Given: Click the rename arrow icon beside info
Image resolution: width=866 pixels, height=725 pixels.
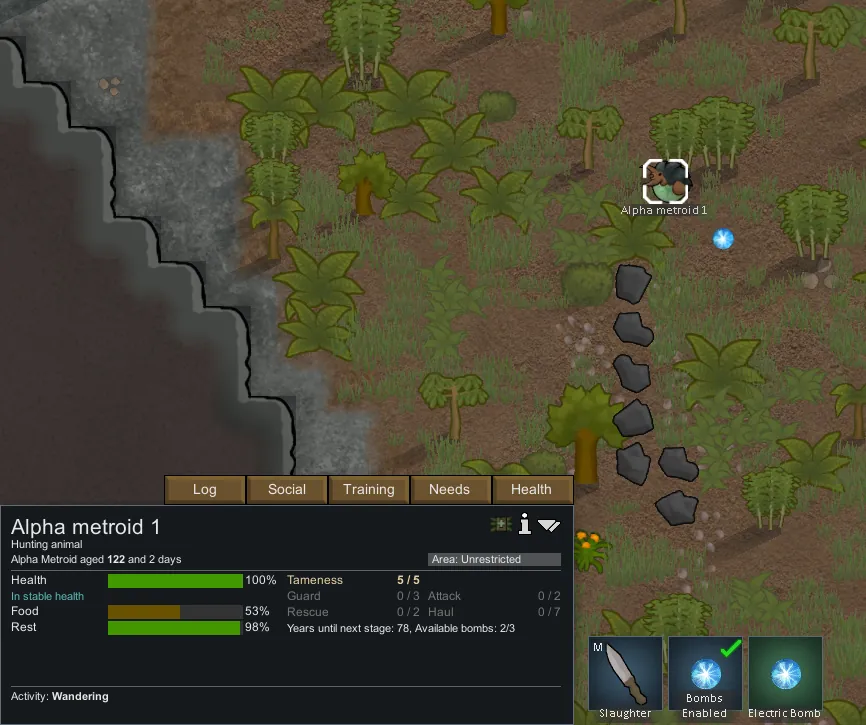Looking at the screenshot, I should click(x=549, y=525).
